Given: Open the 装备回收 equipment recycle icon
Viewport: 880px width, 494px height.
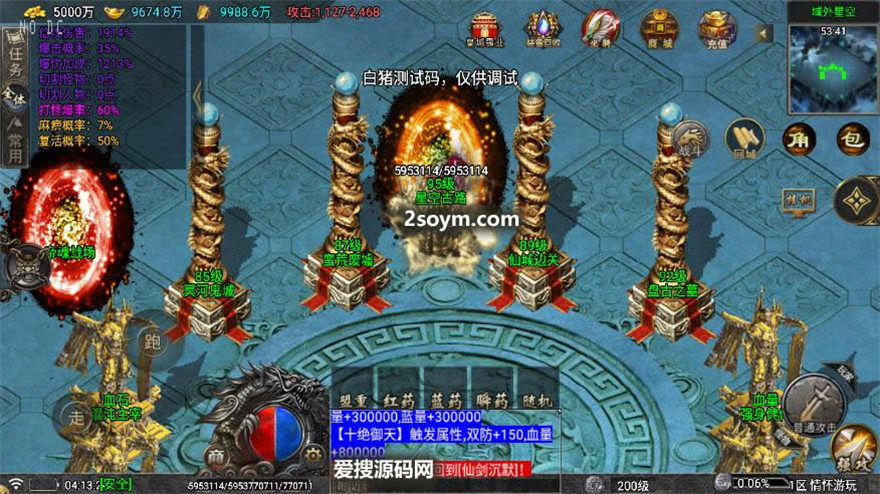Looking at the screenshot, I should pos(542,29).
